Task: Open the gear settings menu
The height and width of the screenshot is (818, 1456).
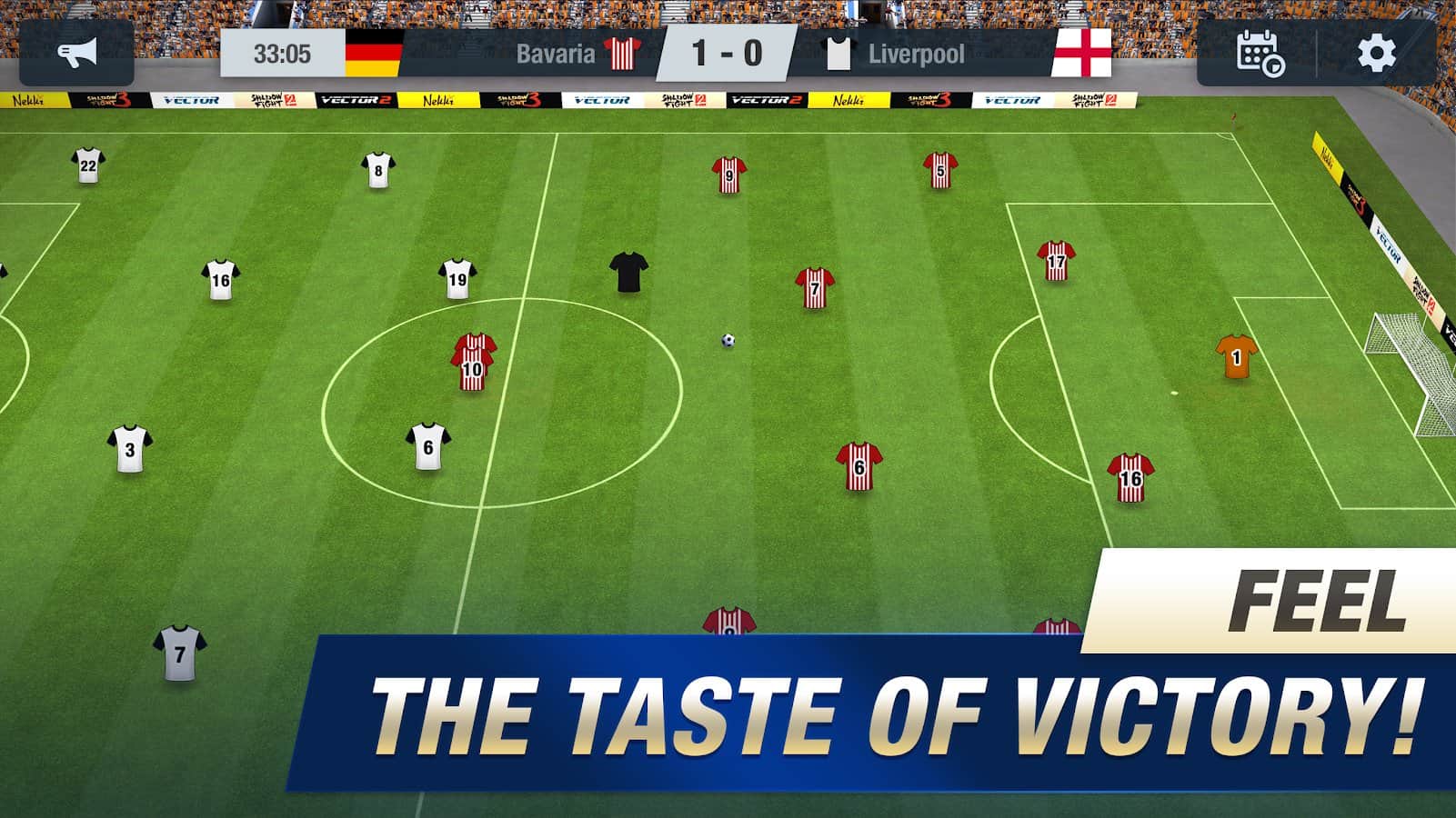Action: [1376, 54]
